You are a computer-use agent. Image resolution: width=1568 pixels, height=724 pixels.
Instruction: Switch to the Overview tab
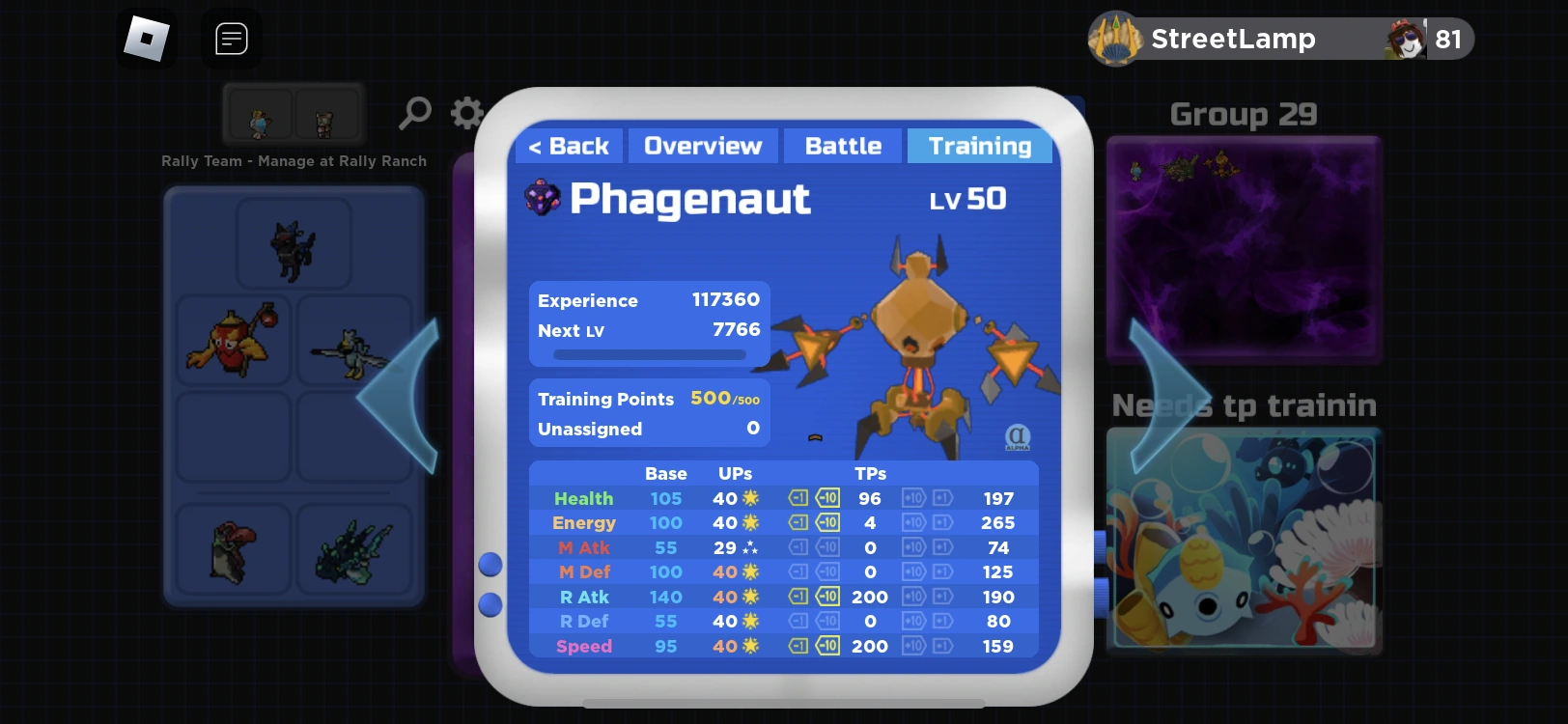click(x=703, y=145)
